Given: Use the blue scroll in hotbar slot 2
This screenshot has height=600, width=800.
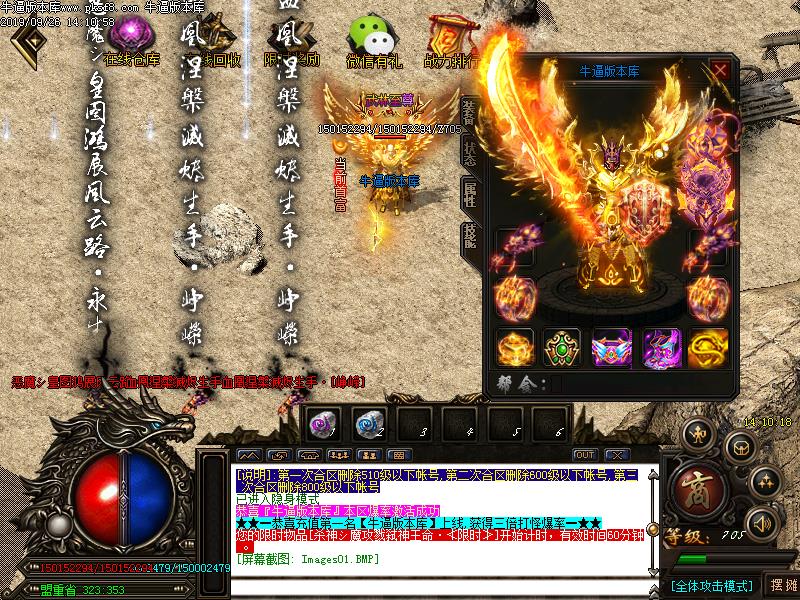Looking at the screenshot, I should tap(368, 423).
